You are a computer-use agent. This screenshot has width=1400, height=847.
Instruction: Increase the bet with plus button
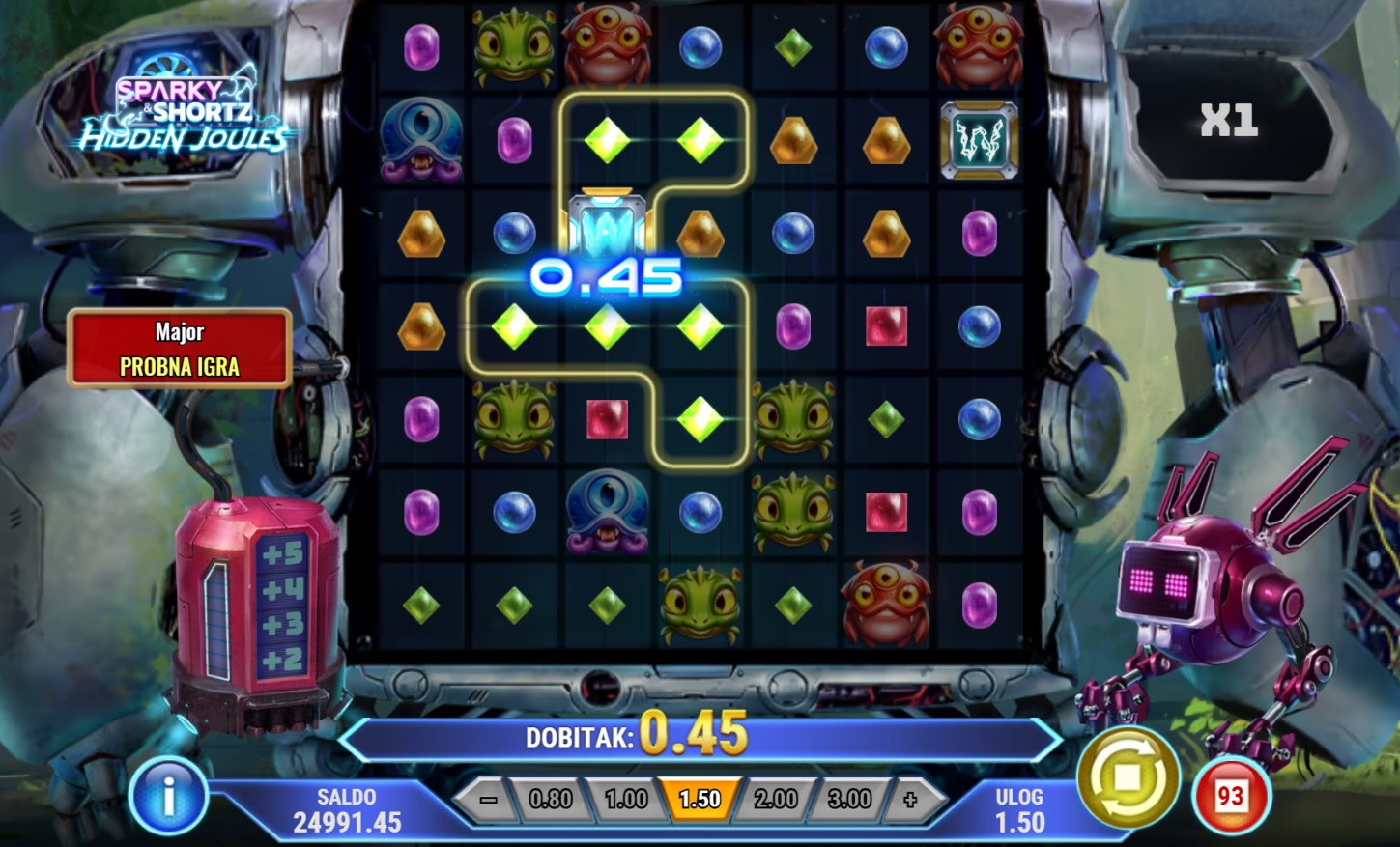(910, 800)
